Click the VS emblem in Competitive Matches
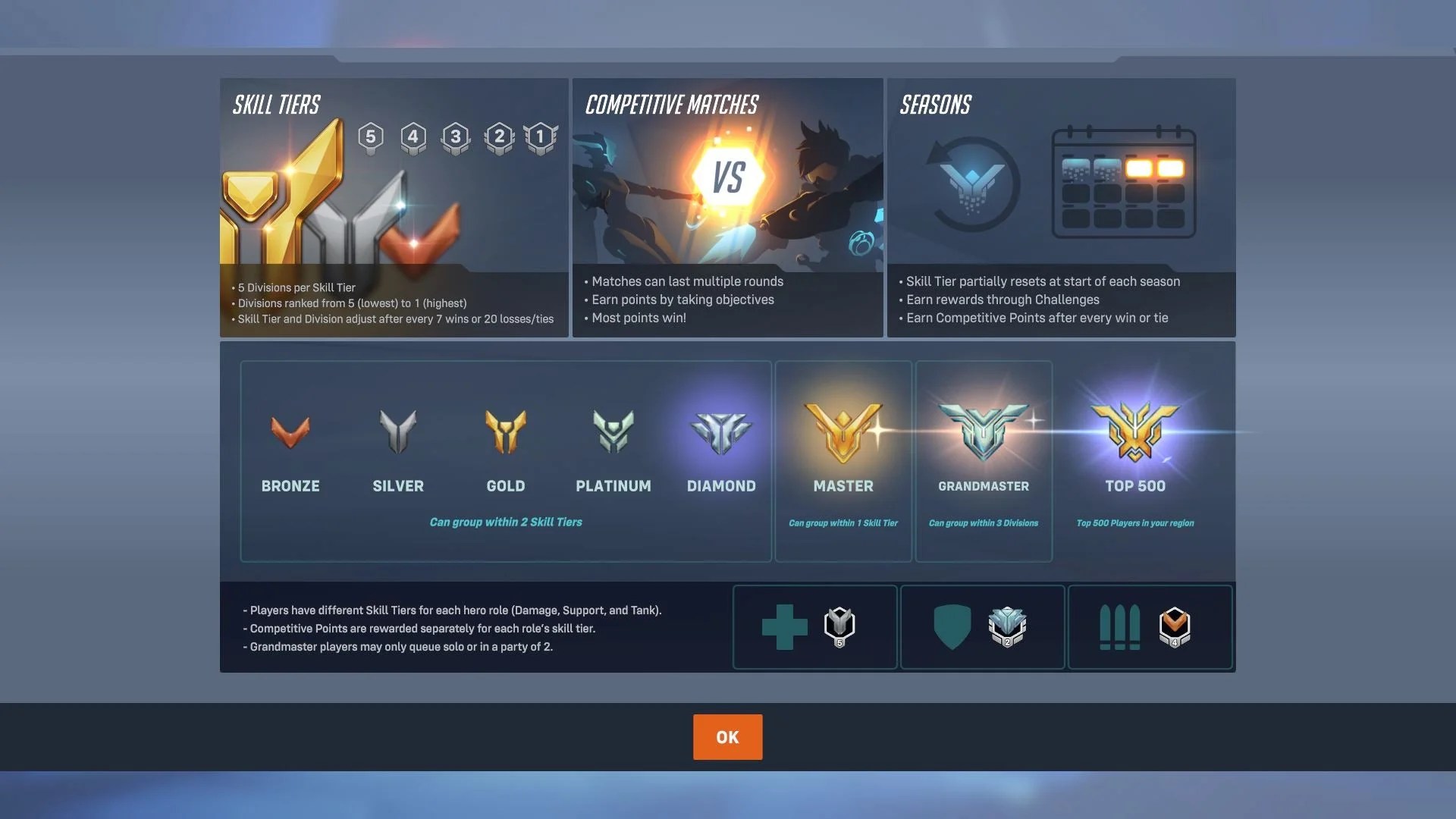This screenshot has height=819, width=1456. 728,173
